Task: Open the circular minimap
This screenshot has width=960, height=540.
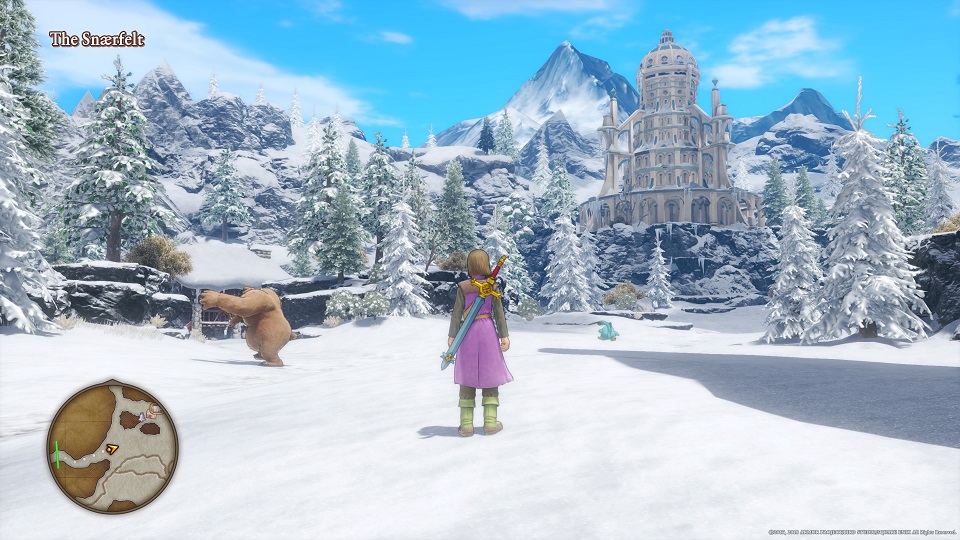Action: coord(112,447)
